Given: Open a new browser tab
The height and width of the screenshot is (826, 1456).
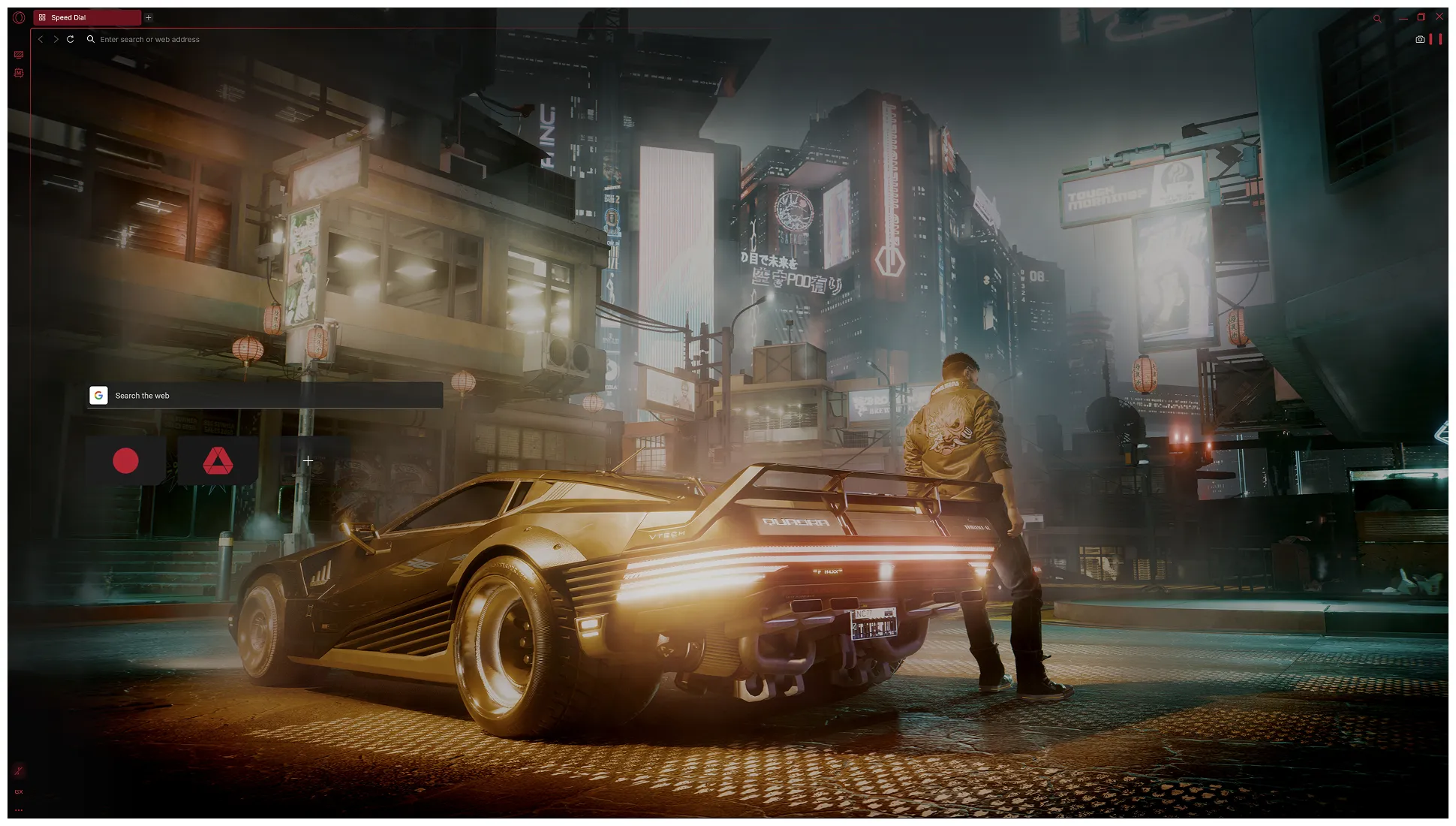Looking at the screenshot, I should [x=149, y=17].
